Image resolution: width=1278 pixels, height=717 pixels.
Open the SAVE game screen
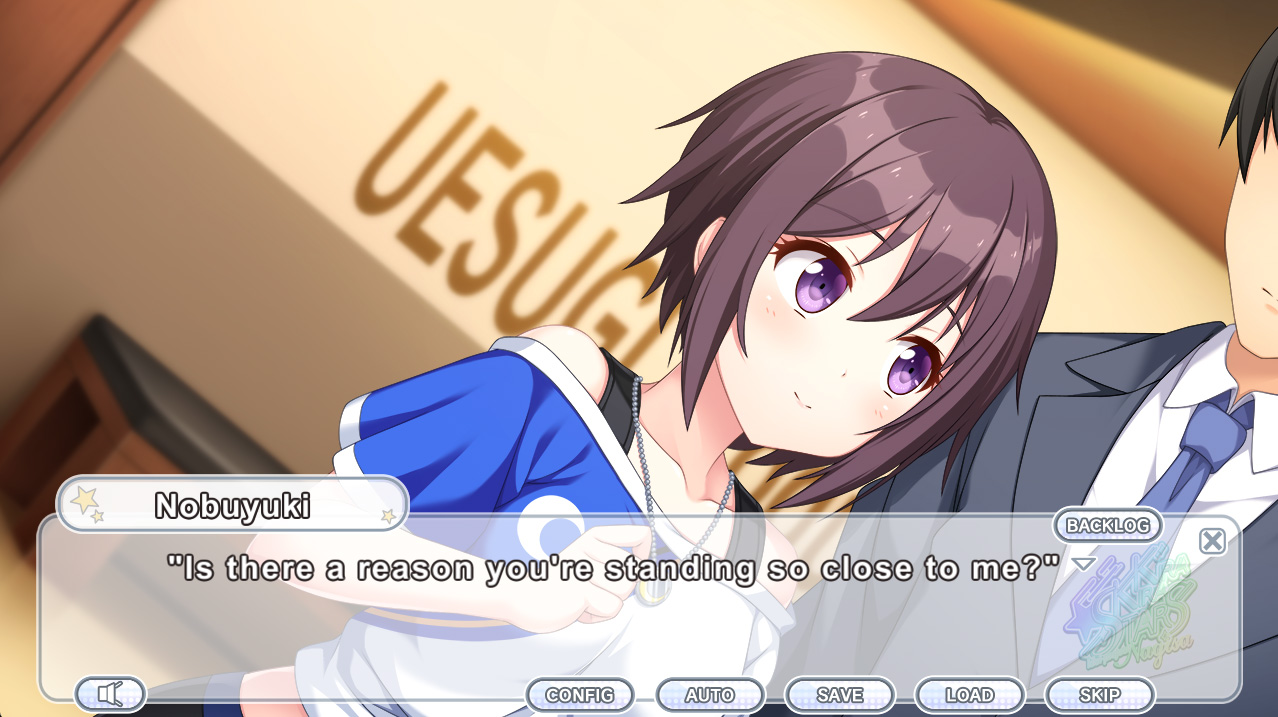coord(840,695)
